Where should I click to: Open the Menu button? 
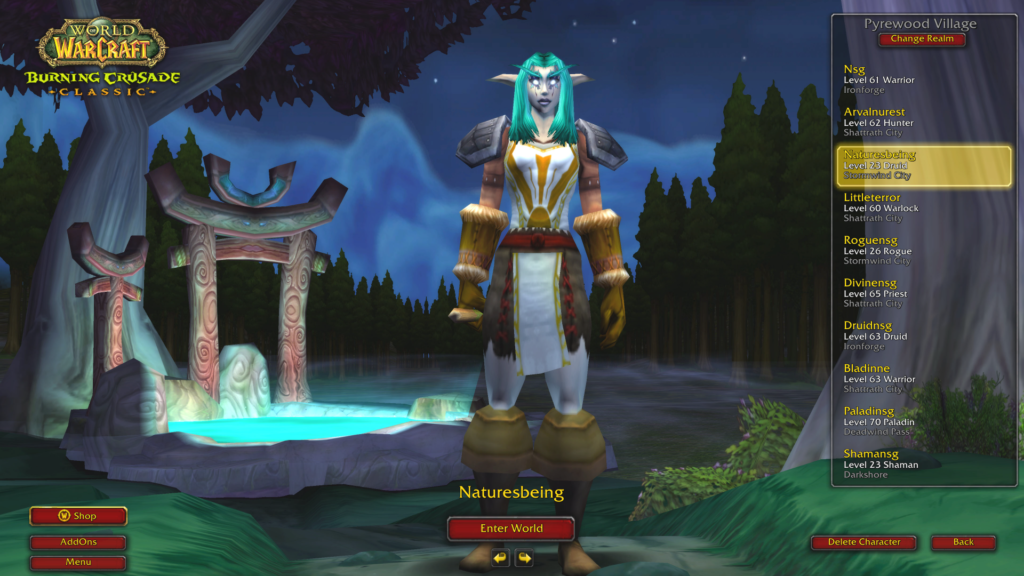78,562
